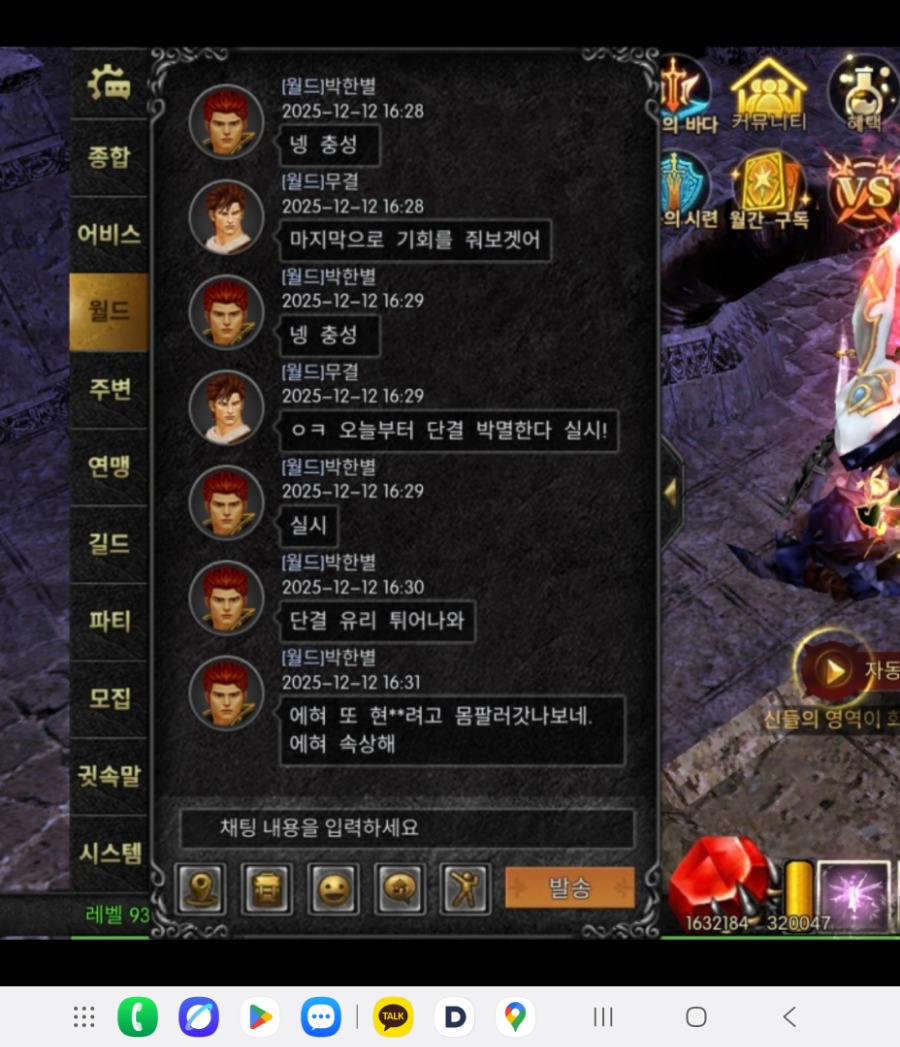This screenshot has height=1047, width=900.
Task: Collapse the chat panel with side arrow
Action: coord(670,492)
